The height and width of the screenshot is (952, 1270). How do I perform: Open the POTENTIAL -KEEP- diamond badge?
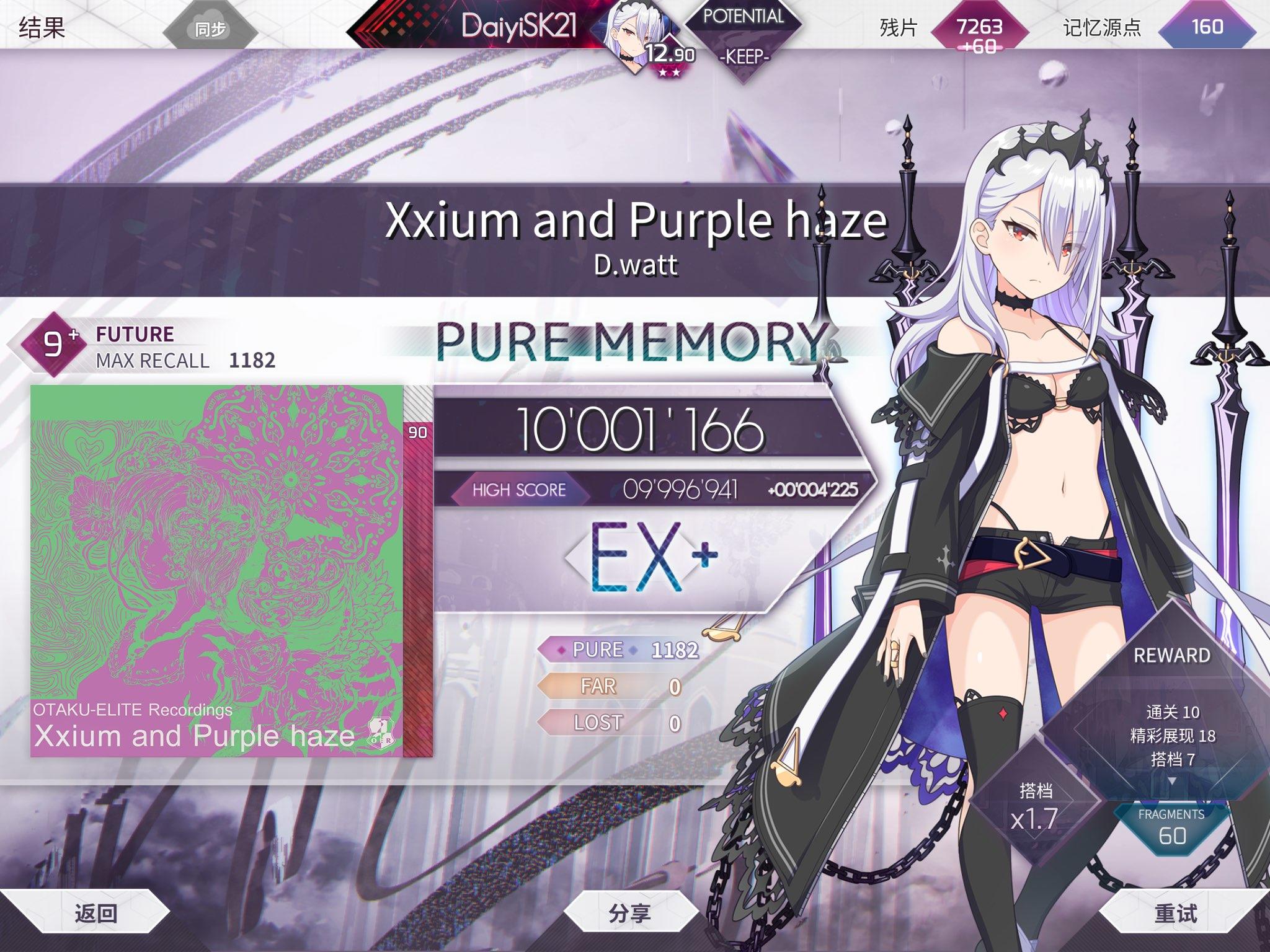click(744, 35)
